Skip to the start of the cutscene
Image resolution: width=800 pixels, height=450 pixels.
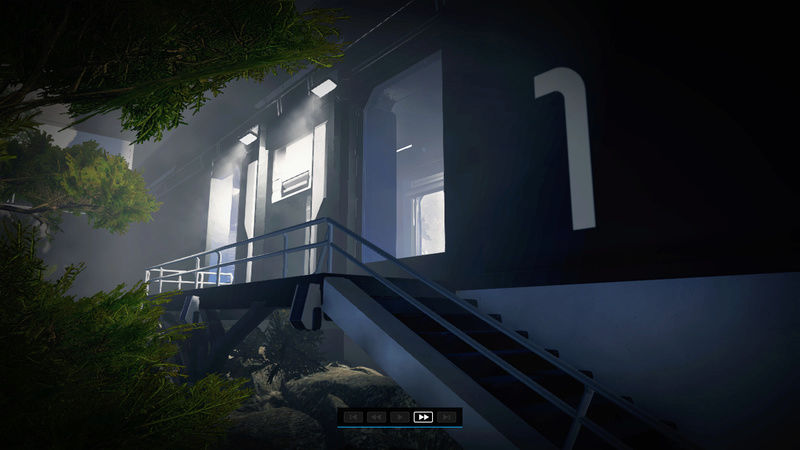click(352, 416)
